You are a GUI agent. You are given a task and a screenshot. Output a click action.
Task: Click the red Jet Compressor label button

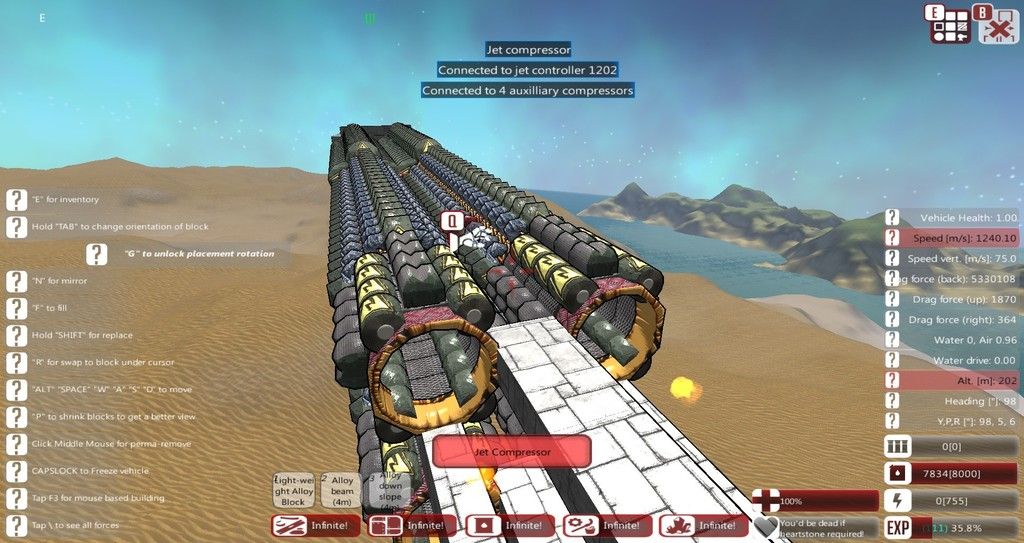[511, 452]
